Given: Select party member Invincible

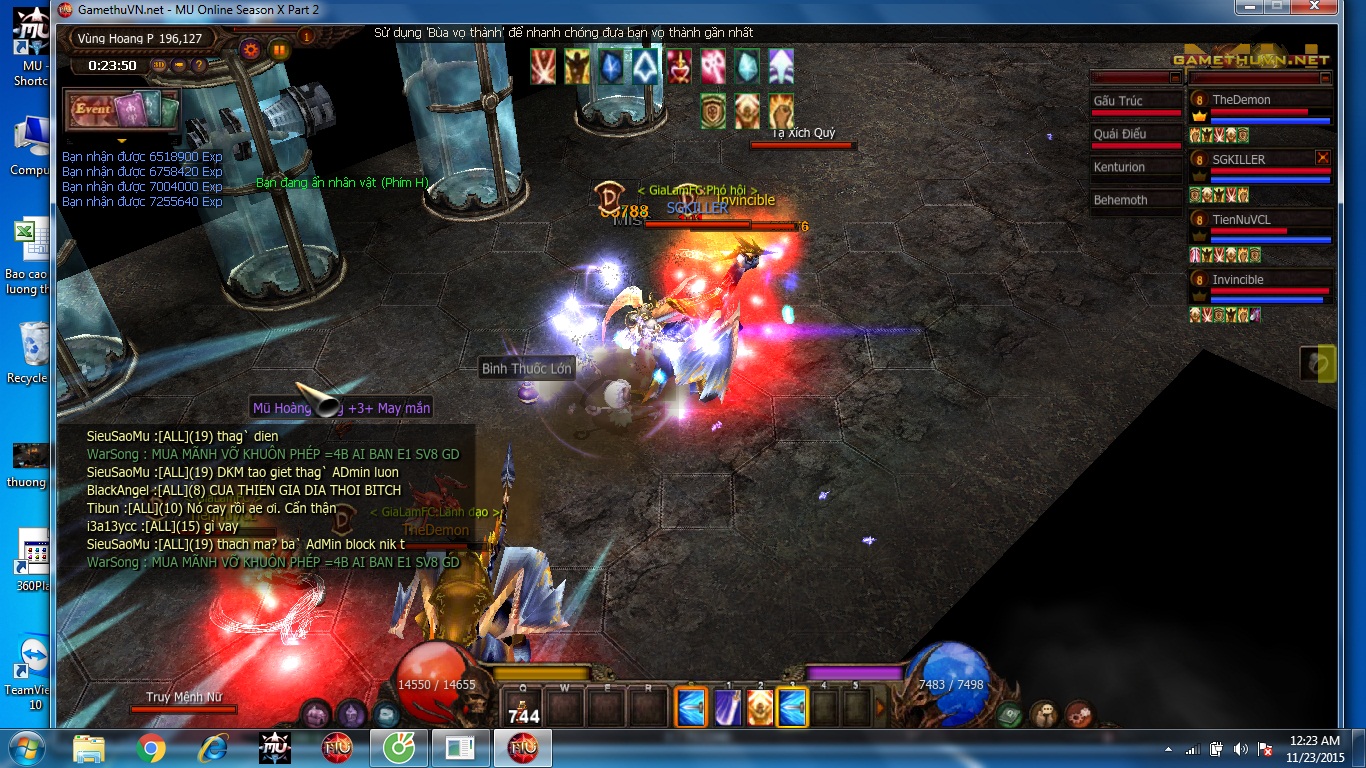Looking at the screenshot, I should (x=1260, y=280).
